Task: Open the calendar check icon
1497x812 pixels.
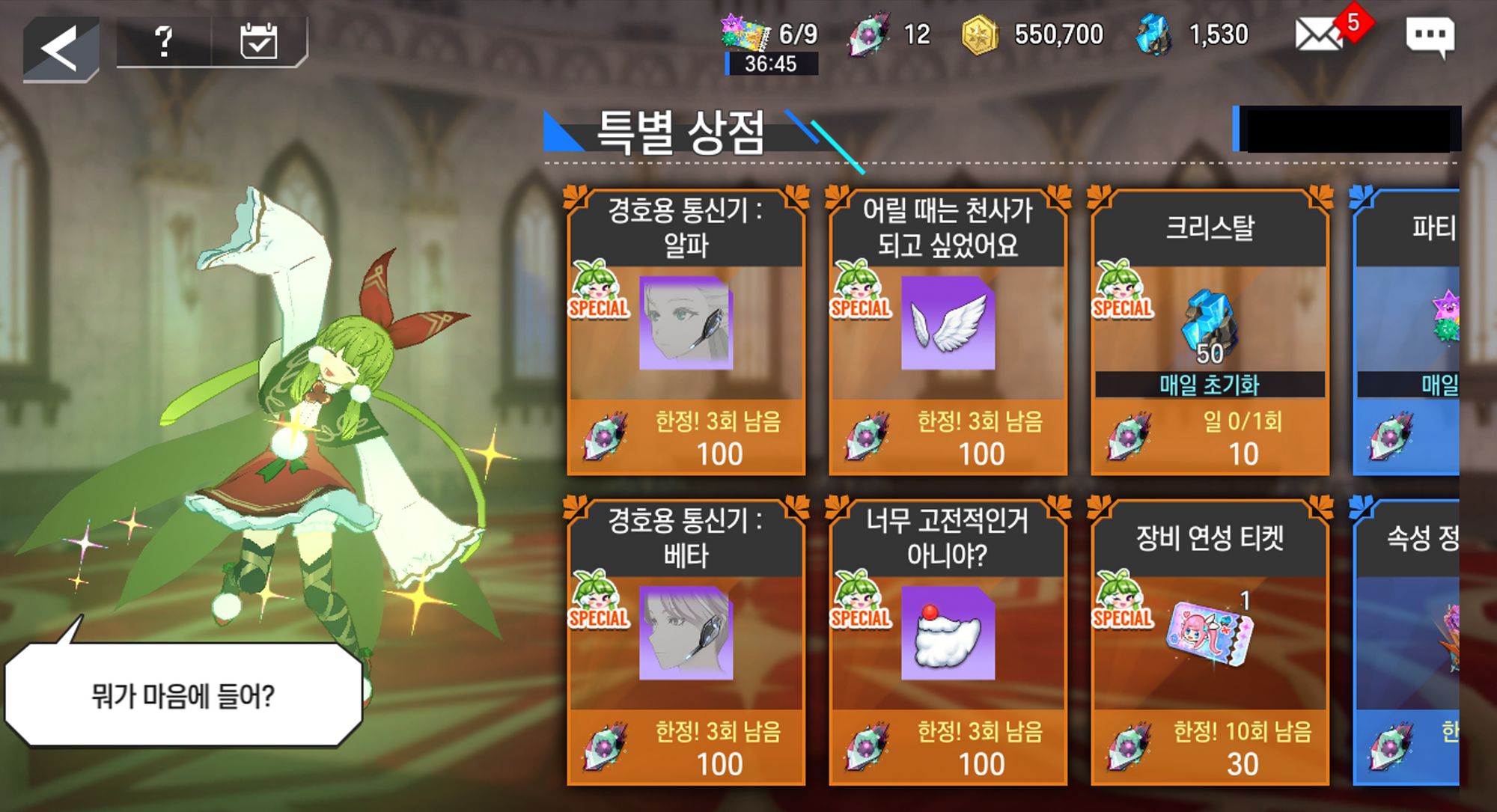Action: [258, 42]
